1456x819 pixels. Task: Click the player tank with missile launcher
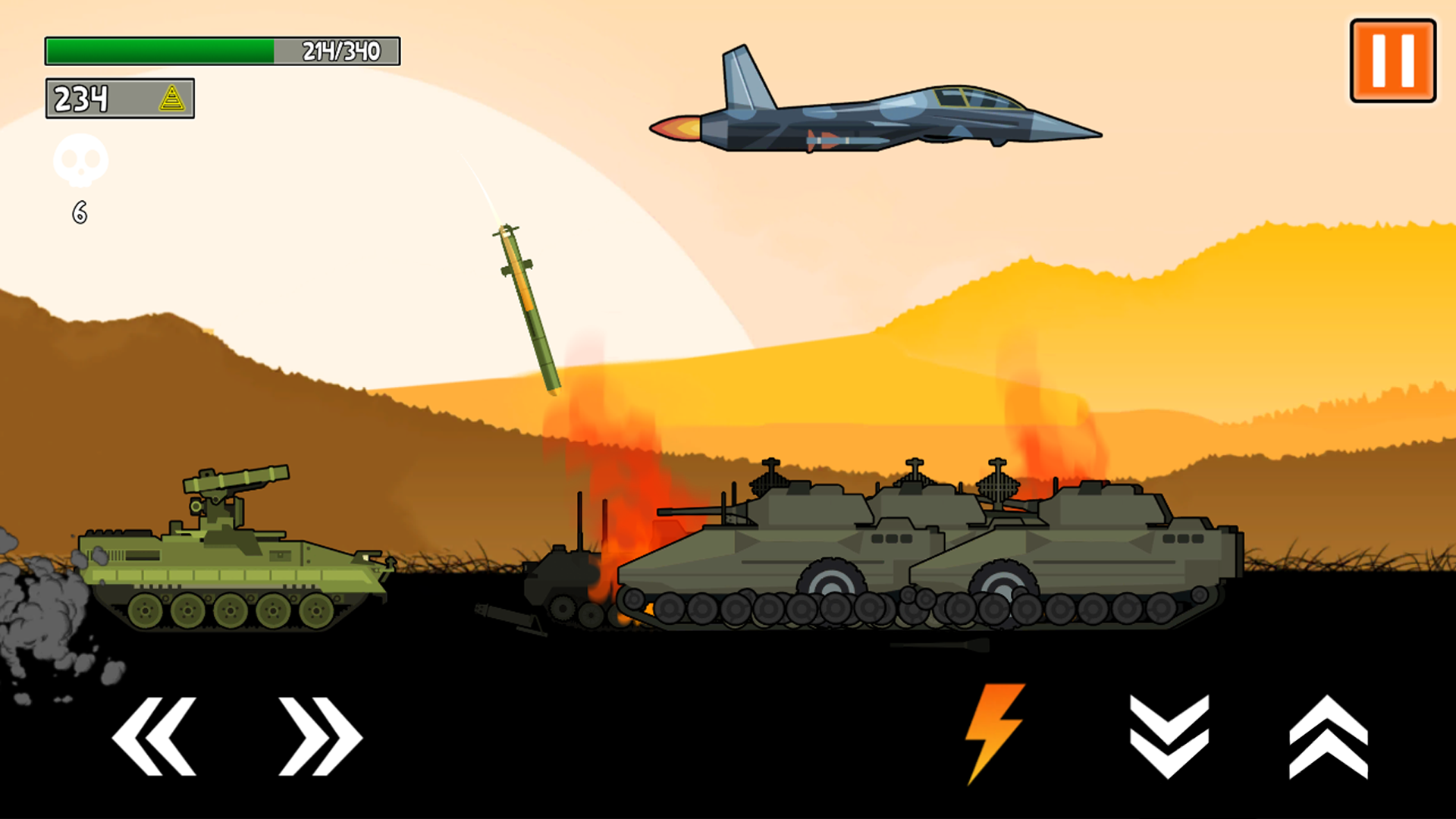(227, 554)
